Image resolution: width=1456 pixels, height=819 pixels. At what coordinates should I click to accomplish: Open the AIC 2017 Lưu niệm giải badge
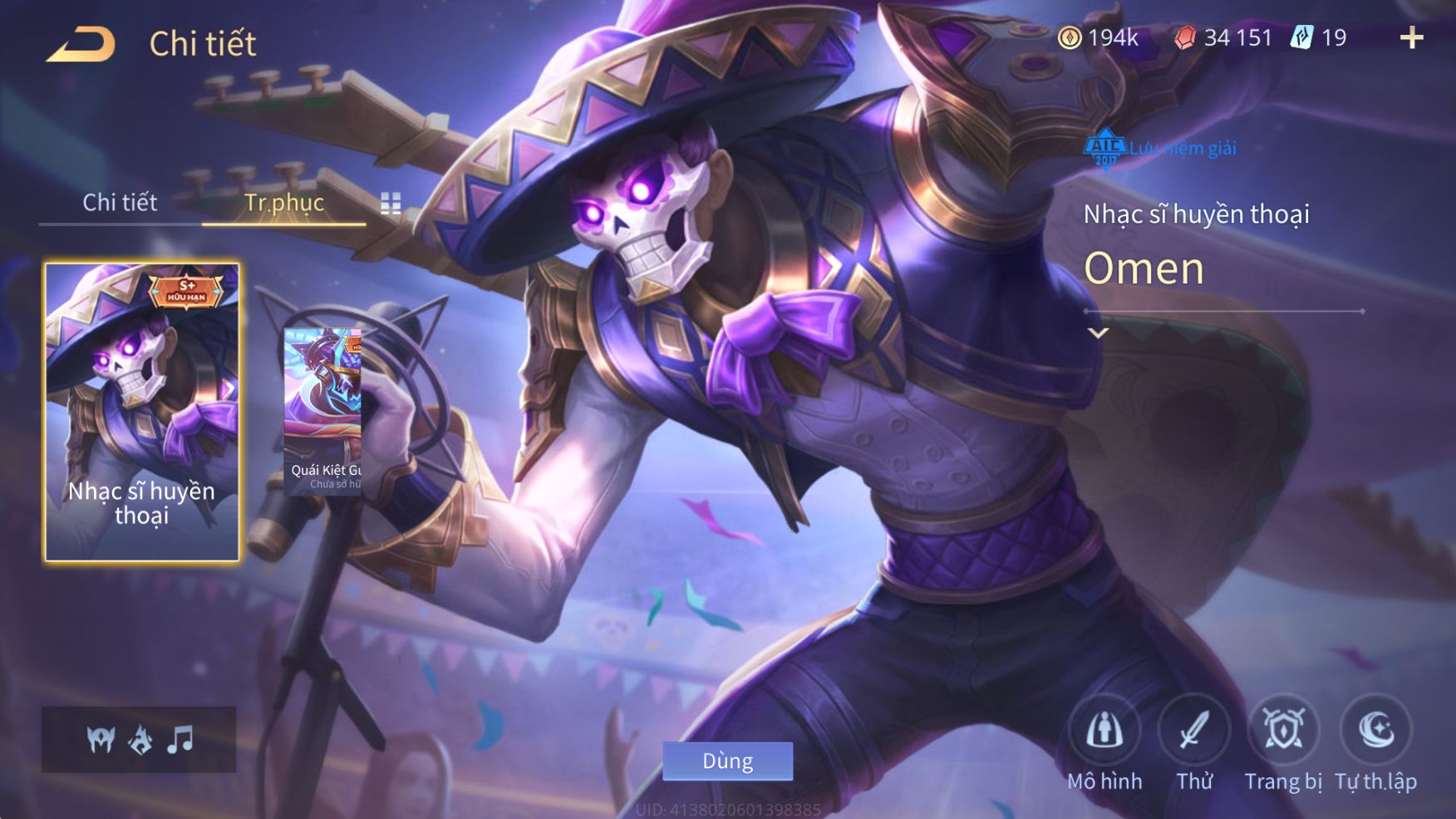1160,148
